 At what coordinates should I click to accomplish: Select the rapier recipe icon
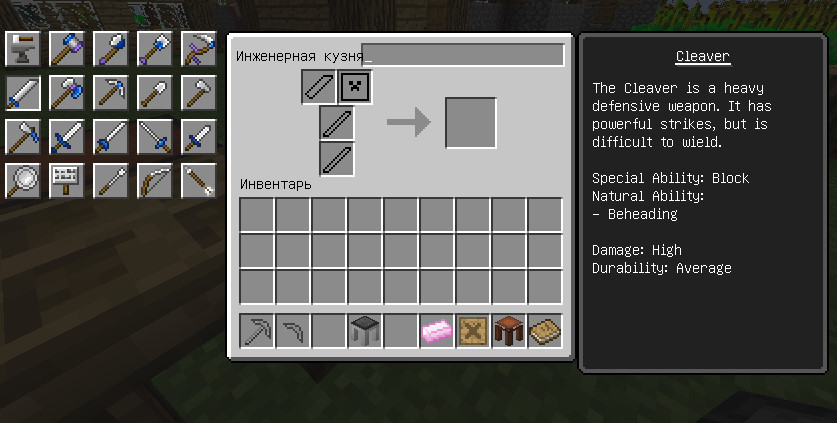click(x=154, y=136)
